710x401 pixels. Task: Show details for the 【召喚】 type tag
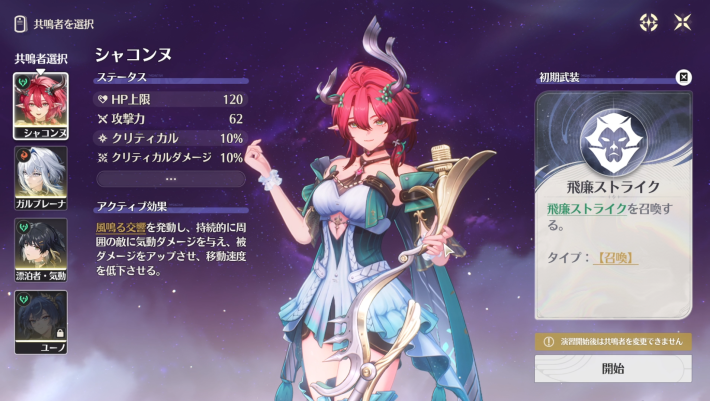tap(616, 257)
